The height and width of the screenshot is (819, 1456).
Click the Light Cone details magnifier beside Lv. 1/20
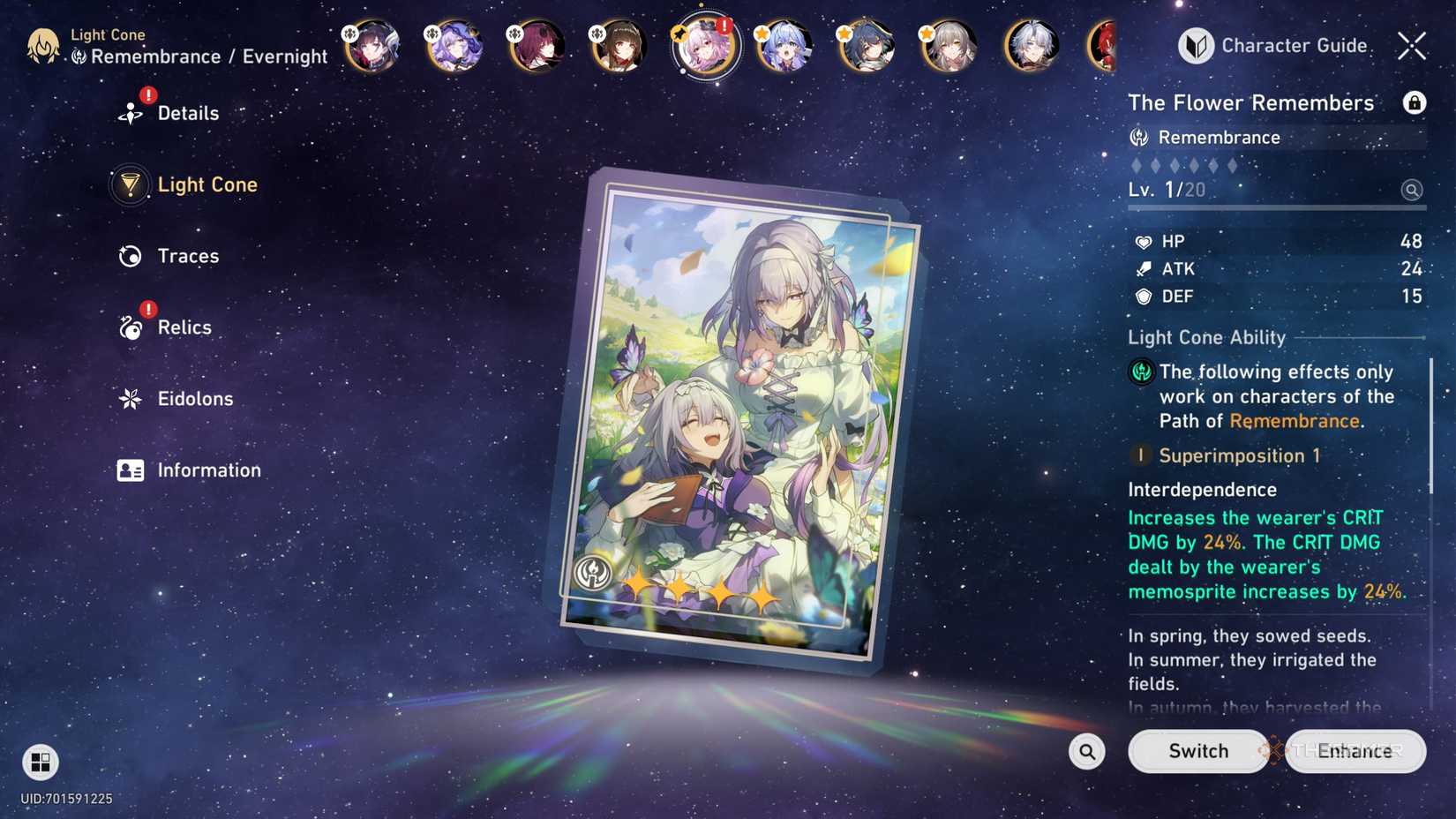tap(1413, 190)
